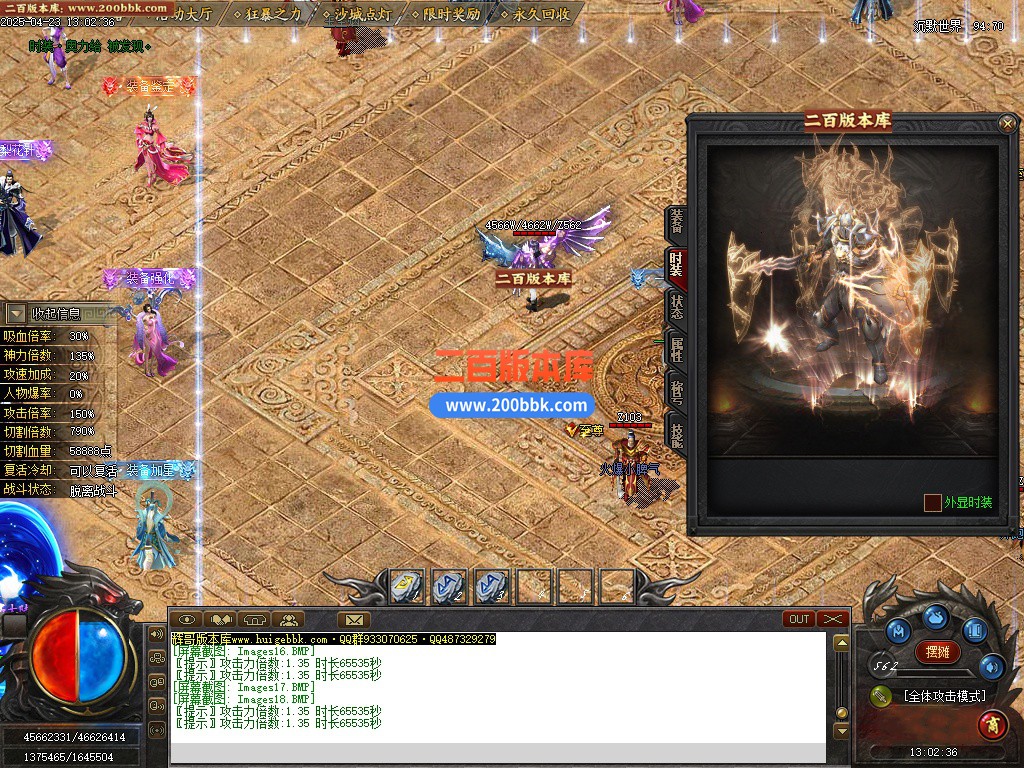Click the OUT button above chat

click(799, 619)
